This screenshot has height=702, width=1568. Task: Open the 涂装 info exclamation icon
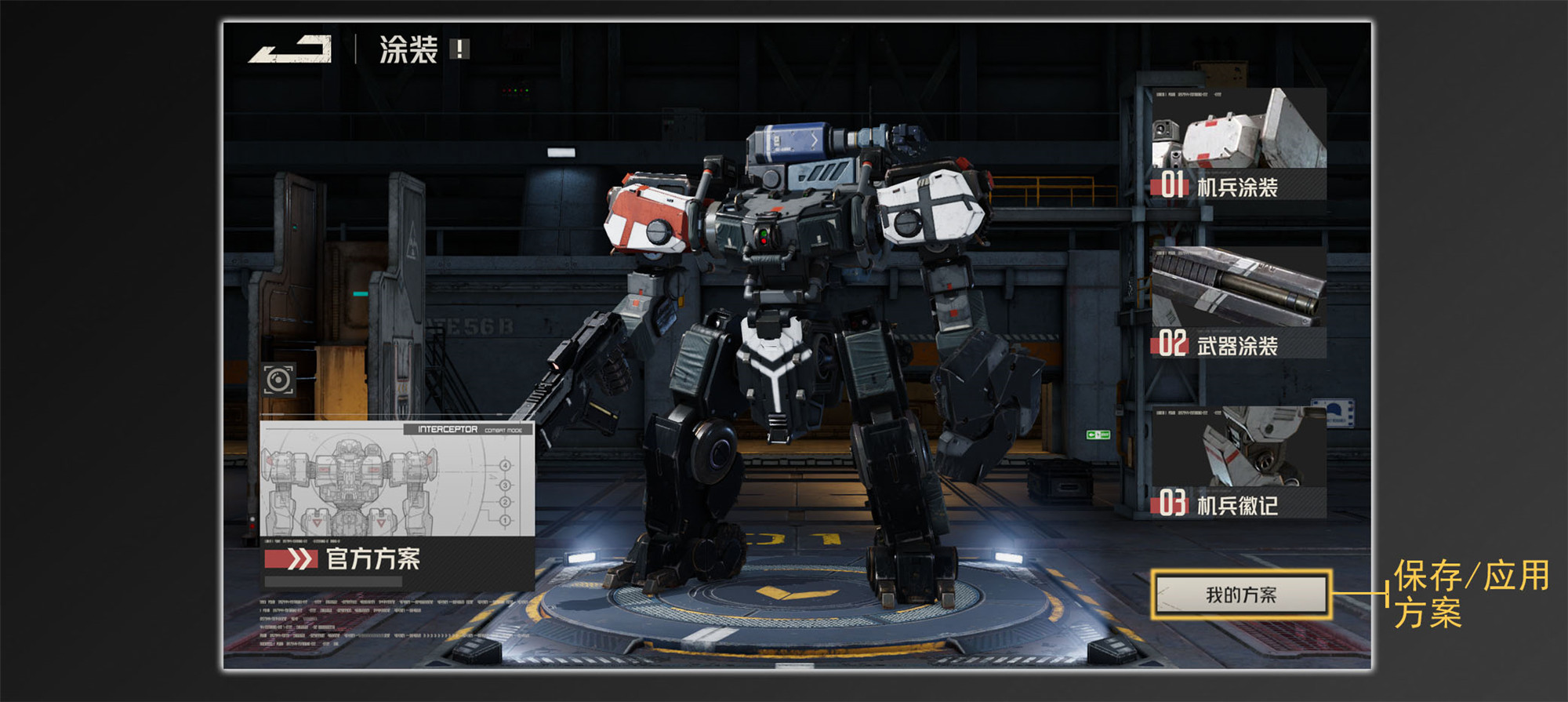pos(459,49)
